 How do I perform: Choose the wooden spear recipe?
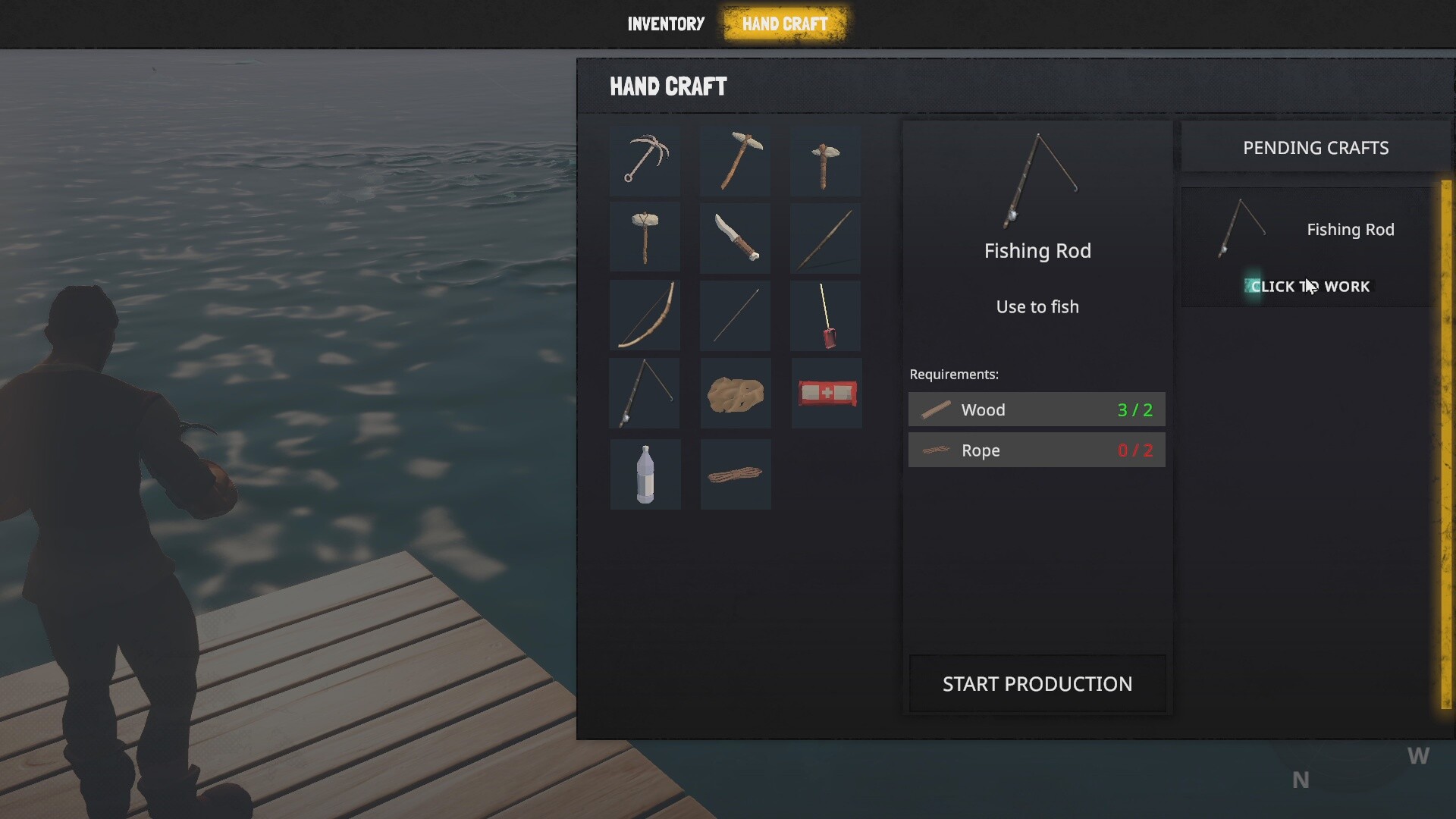825,237
